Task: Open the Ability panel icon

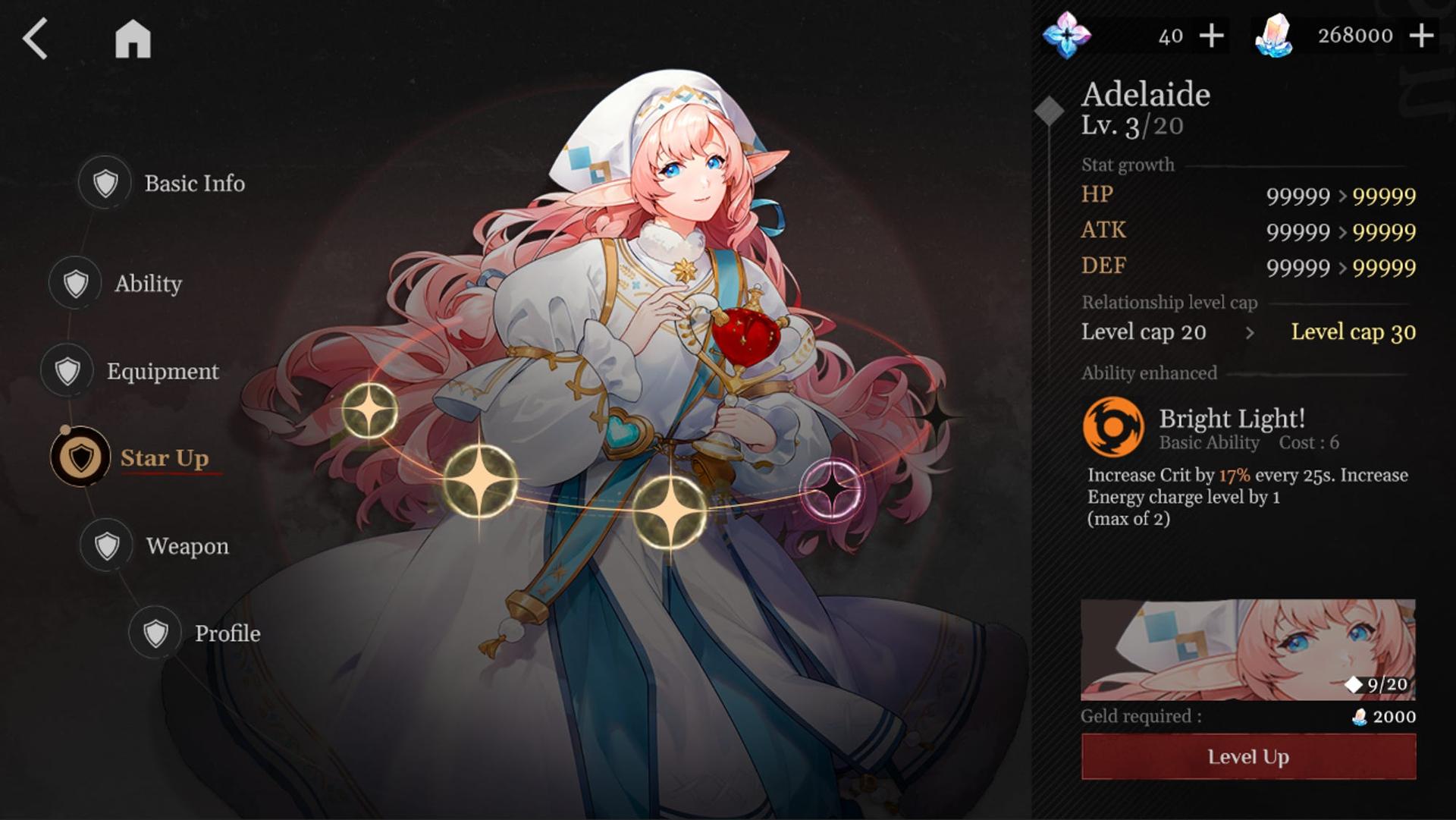Action: 74,283
